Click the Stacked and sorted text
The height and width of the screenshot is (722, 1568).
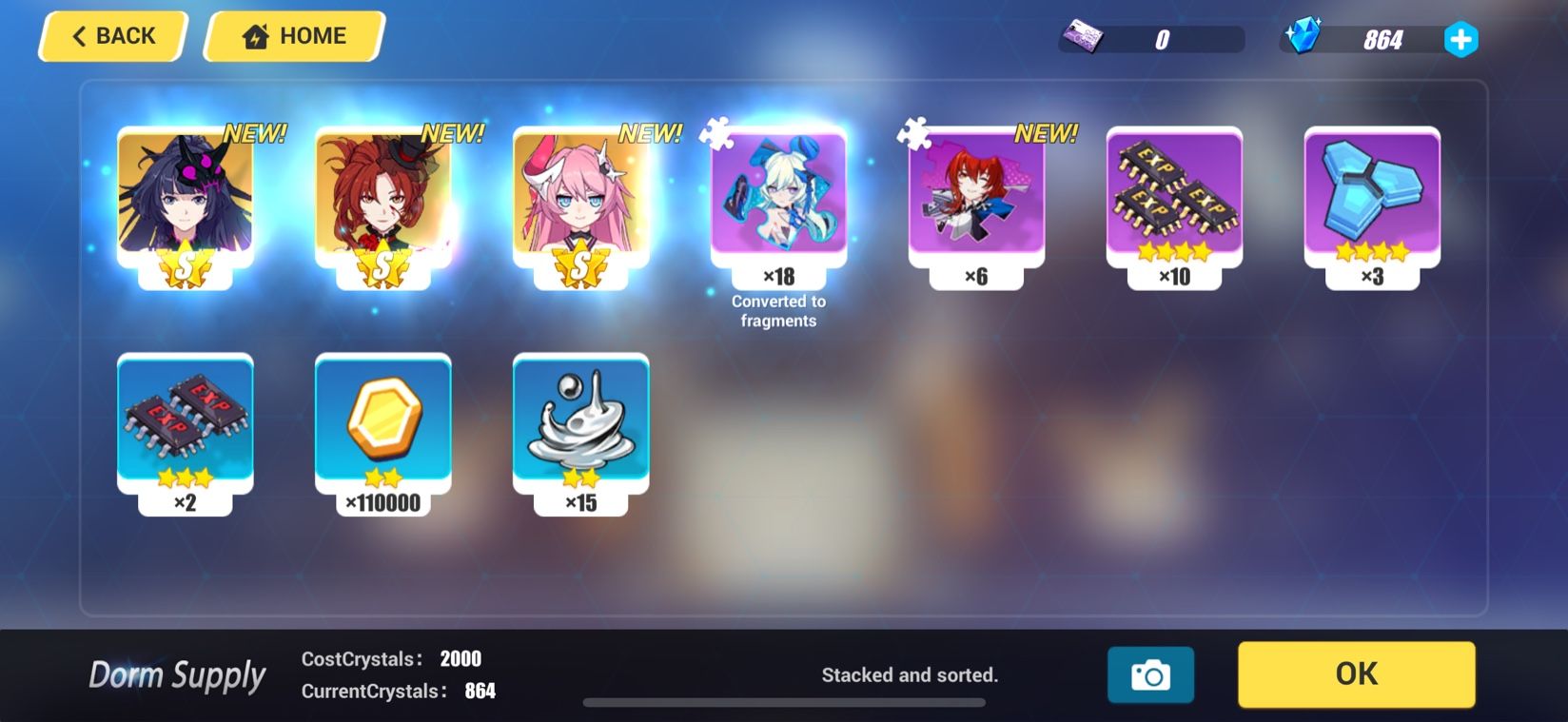tap(910, 675)
